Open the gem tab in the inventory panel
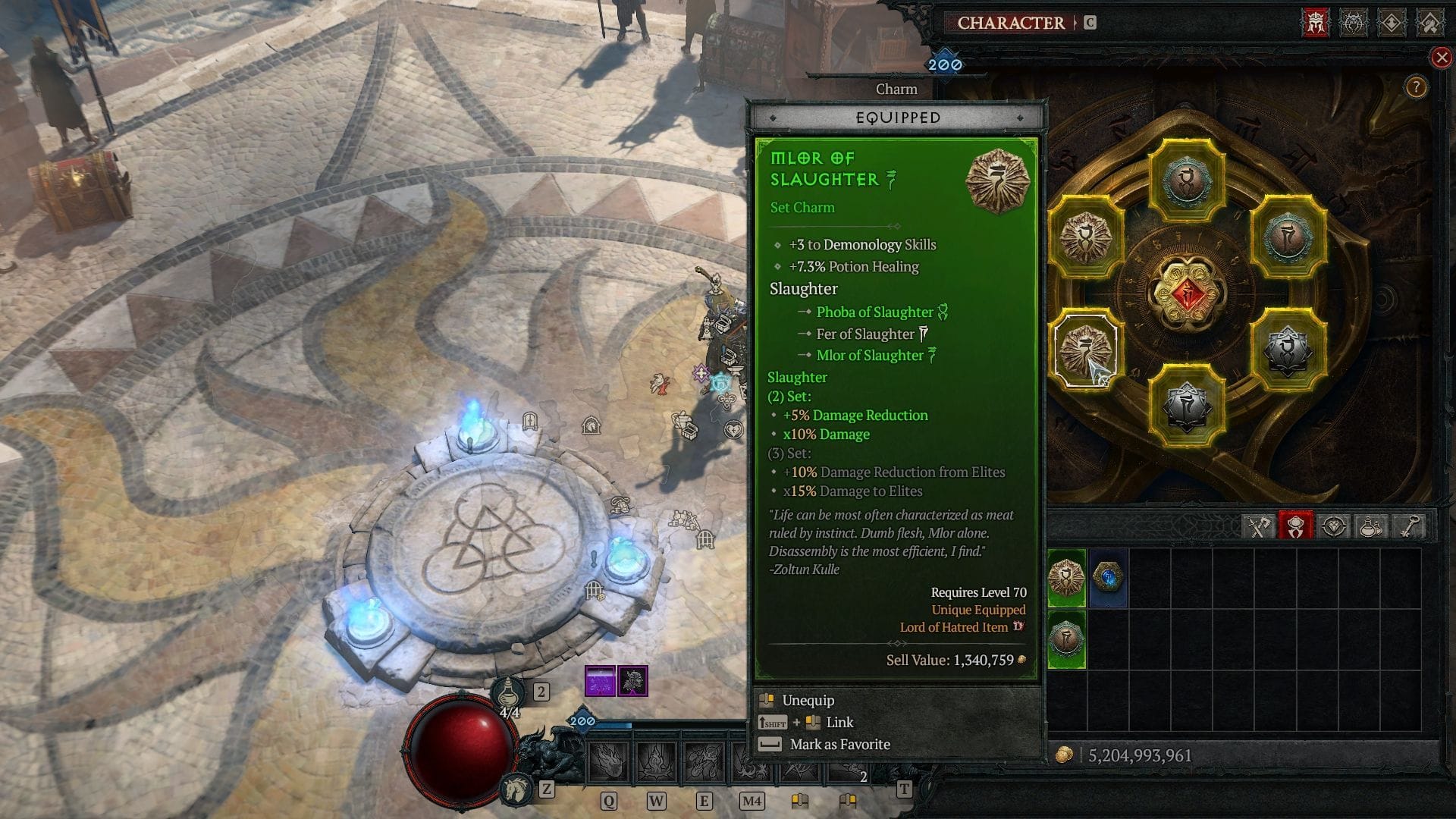 coord(1335,525)
